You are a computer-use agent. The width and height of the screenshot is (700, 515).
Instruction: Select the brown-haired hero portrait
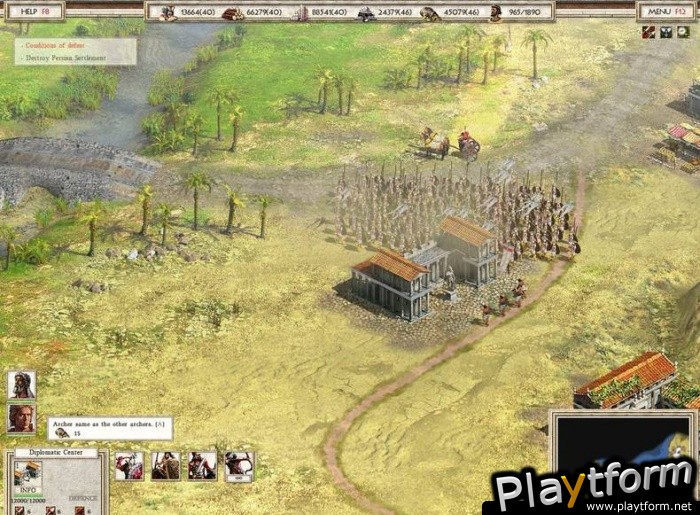pyautogui.click(x=21, y=417)
